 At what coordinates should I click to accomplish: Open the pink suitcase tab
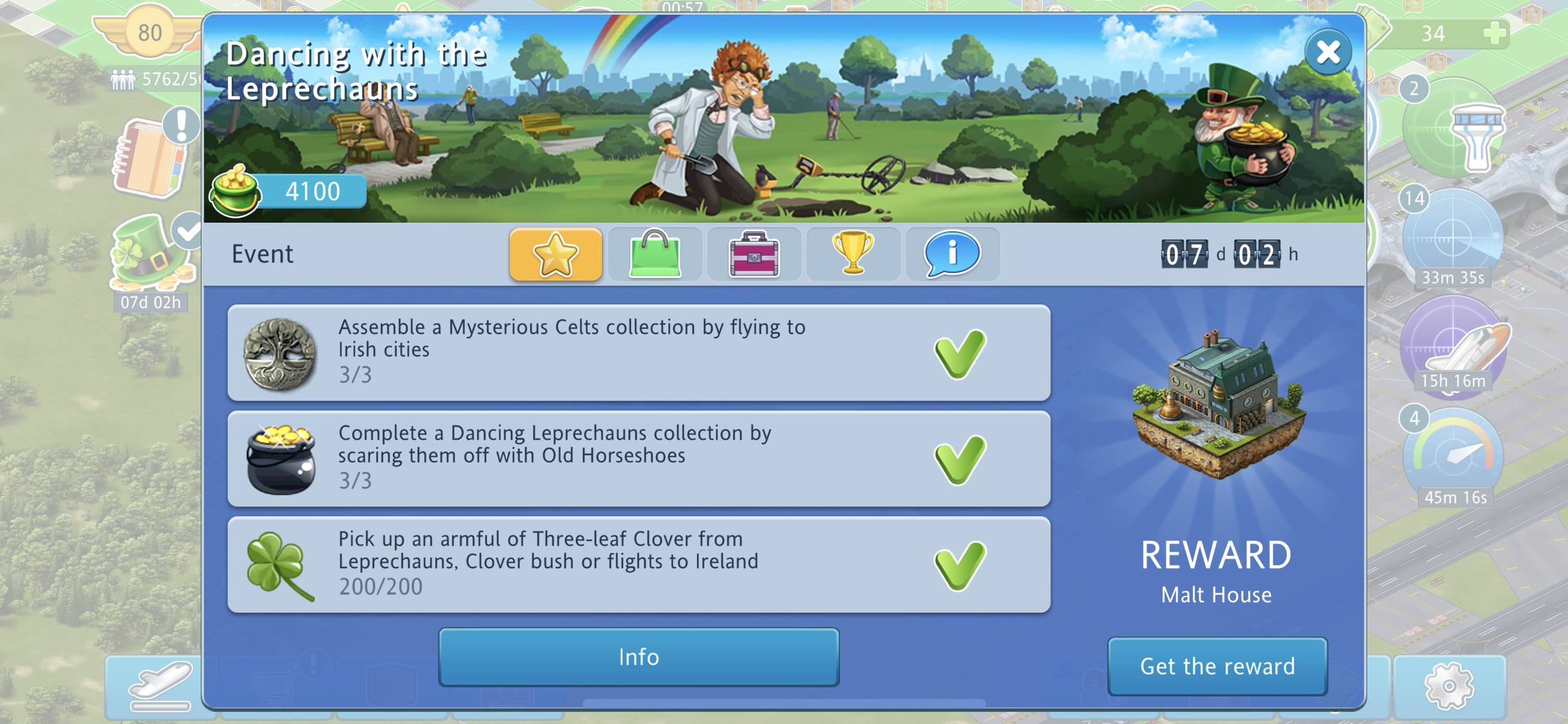click(754, 255)
